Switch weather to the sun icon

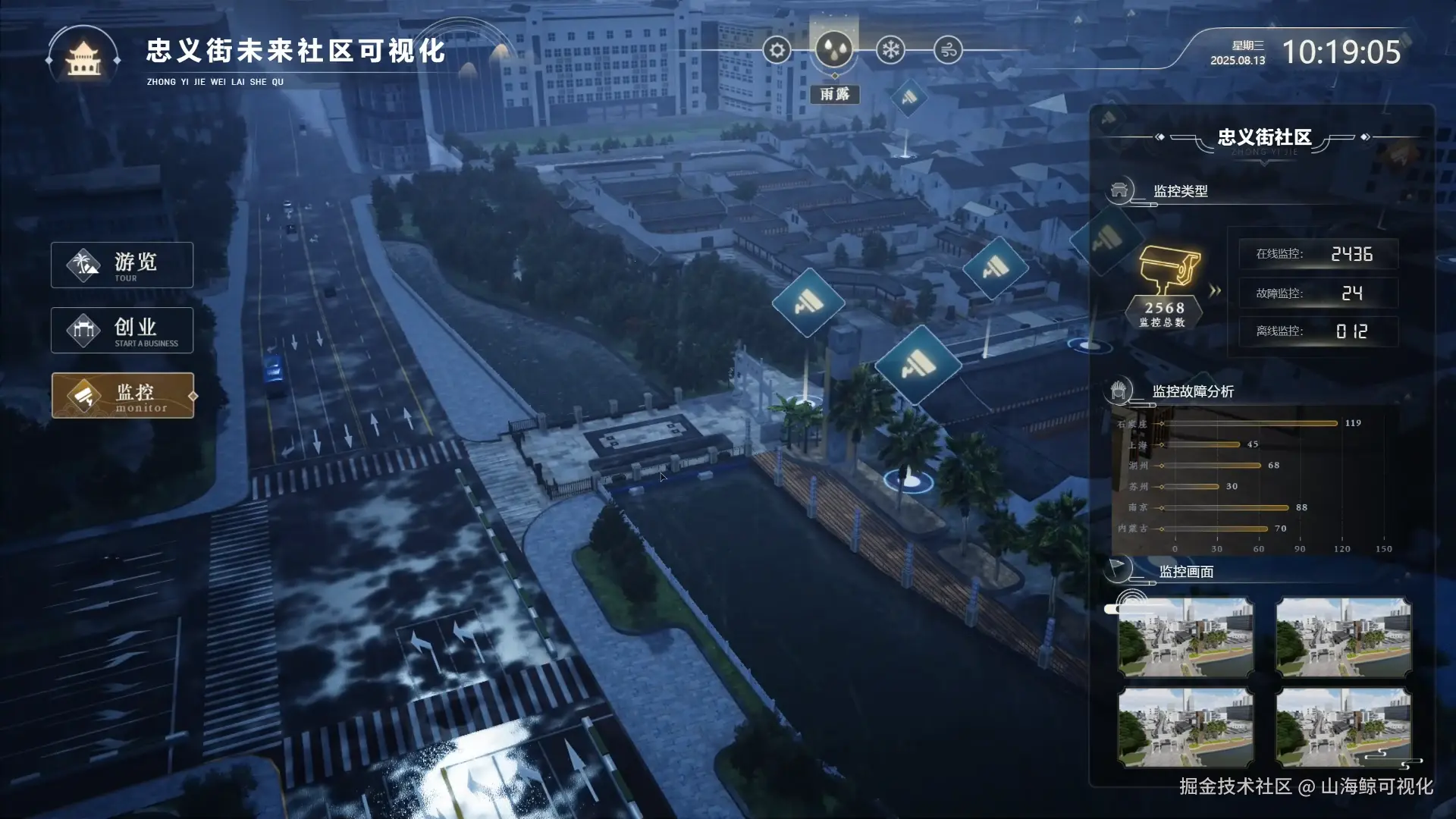pos(777,51)
